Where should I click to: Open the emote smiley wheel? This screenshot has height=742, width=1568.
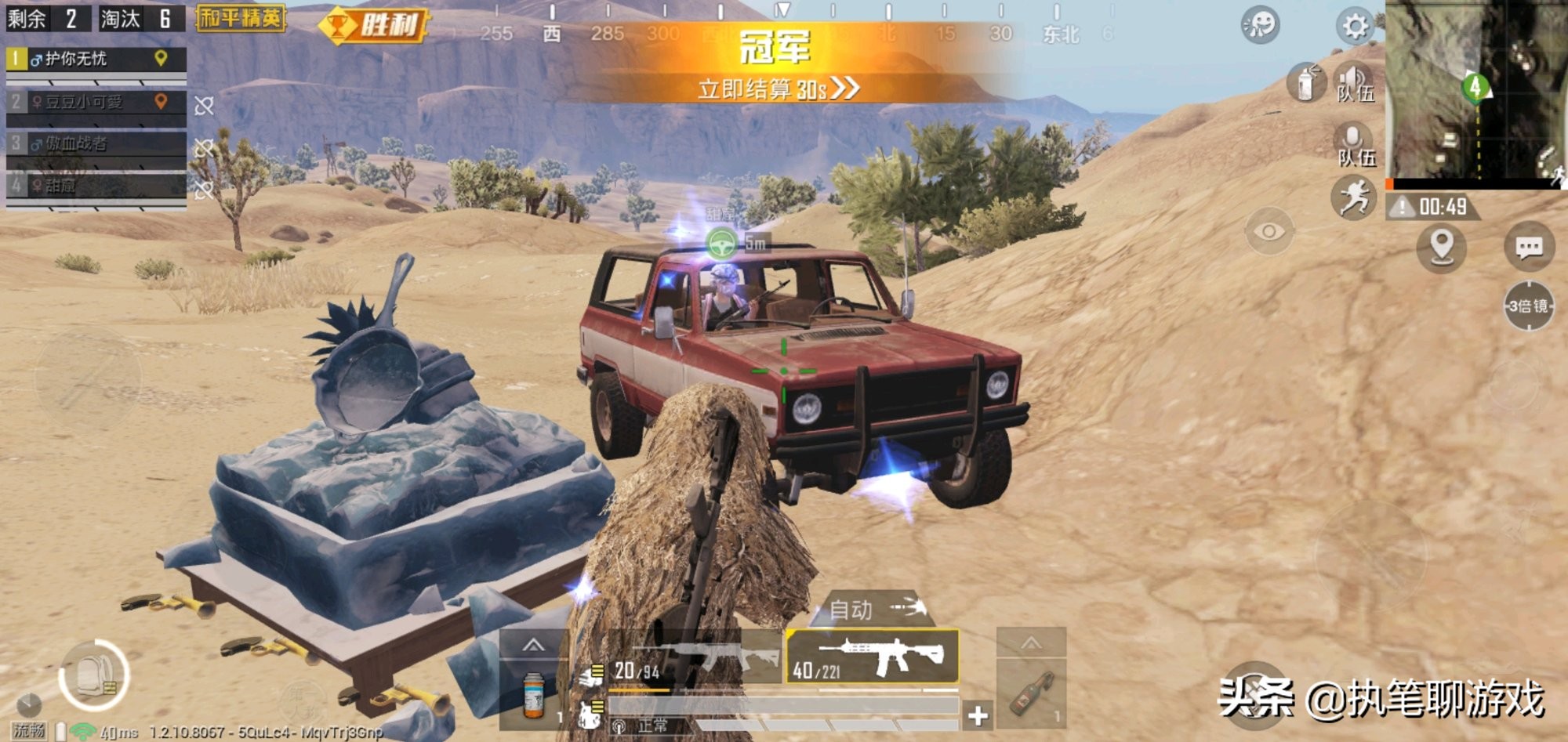point(1260,26)
